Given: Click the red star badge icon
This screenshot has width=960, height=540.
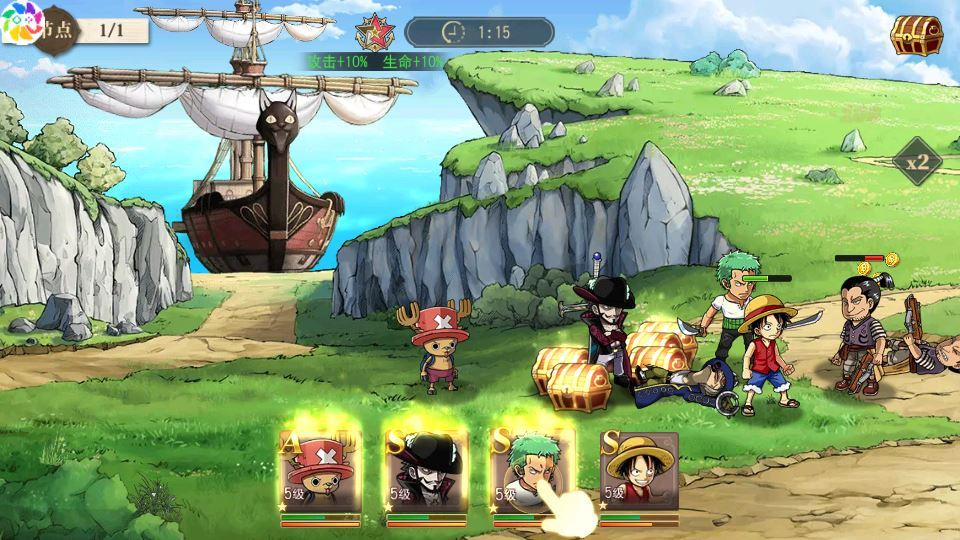Looking at the screenshot, I should pyautogui.click(x=375, y=31).
